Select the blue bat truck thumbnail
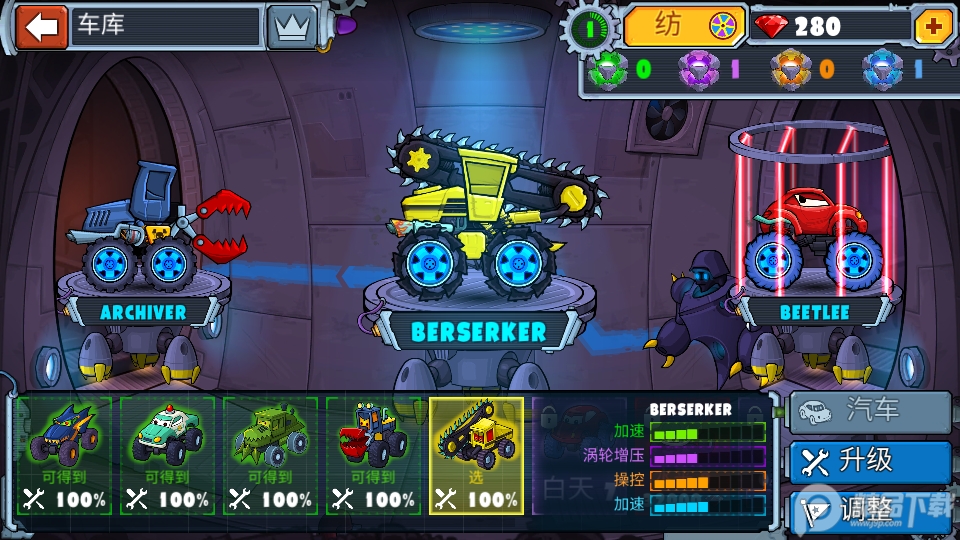This screenshot has width=960, height=540. tap(64, 455)
